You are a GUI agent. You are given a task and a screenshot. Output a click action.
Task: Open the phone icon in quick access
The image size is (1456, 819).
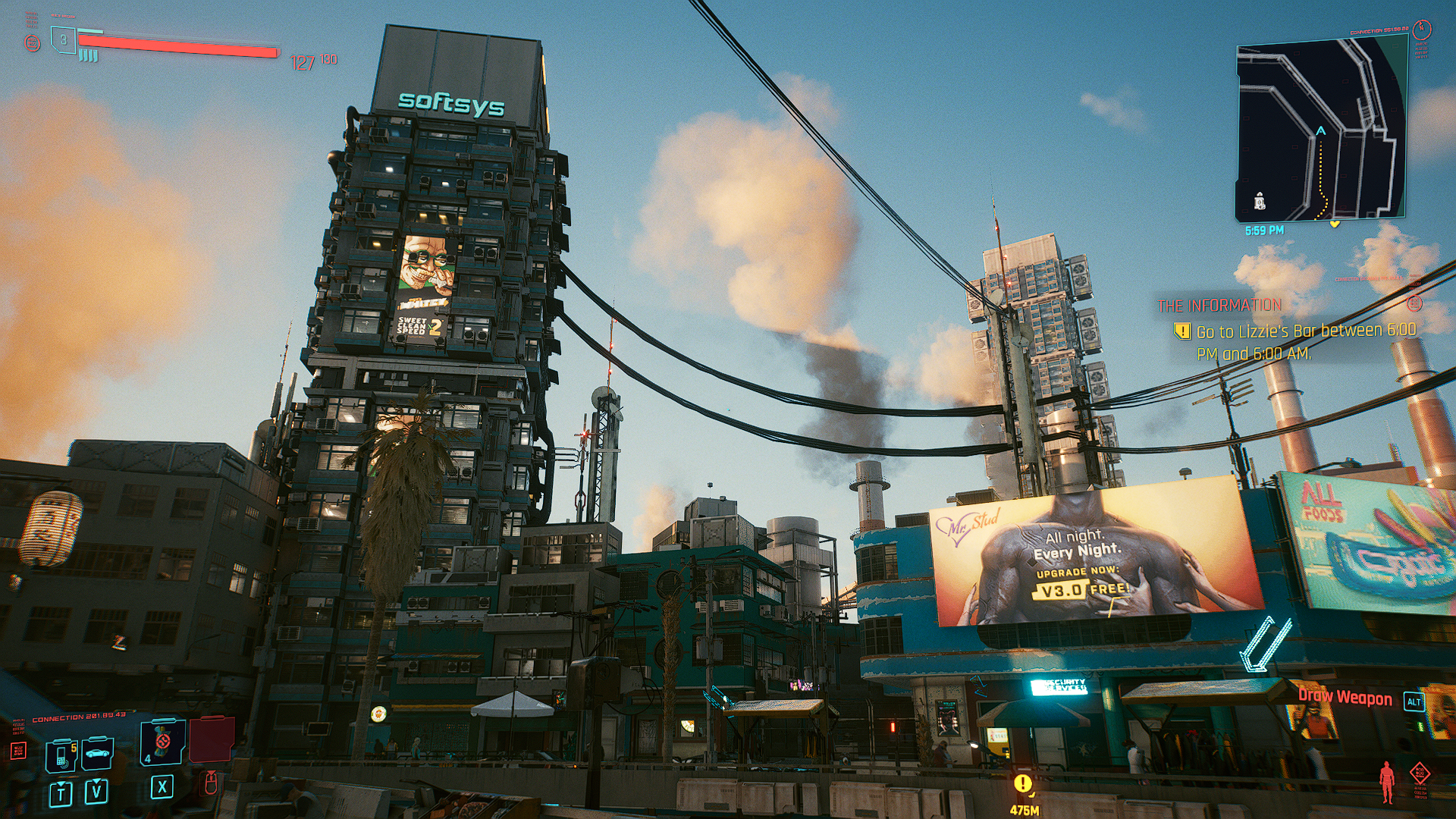tap(61, 755)
